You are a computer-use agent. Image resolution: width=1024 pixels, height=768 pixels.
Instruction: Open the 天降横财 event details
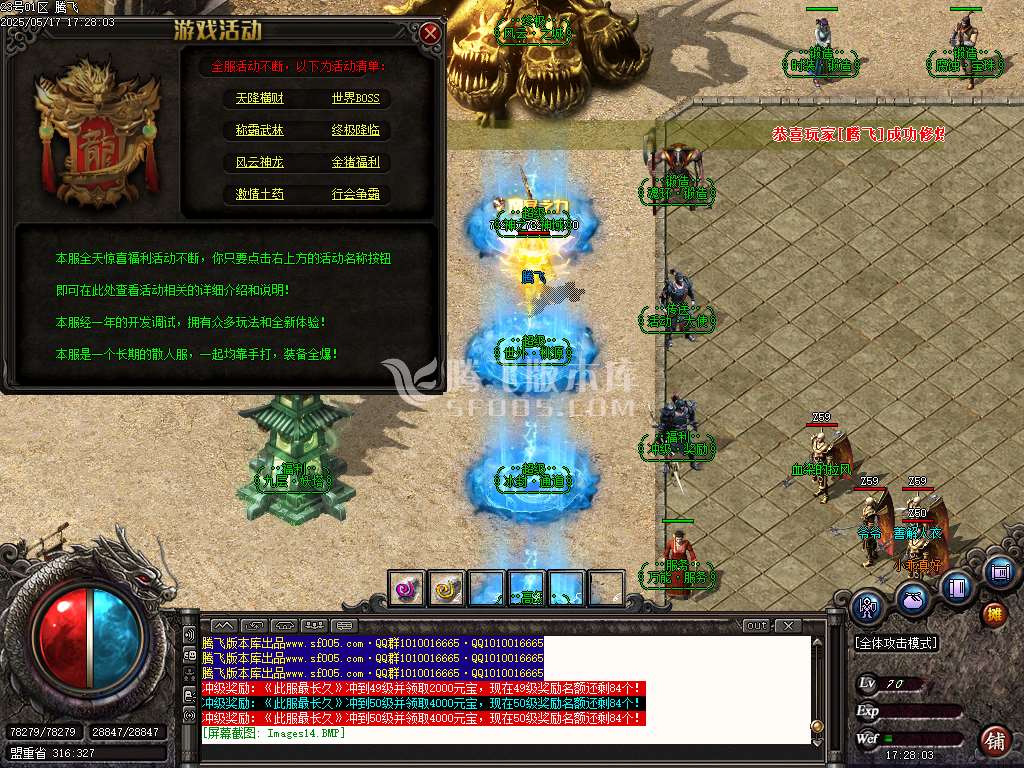point(260,98)
